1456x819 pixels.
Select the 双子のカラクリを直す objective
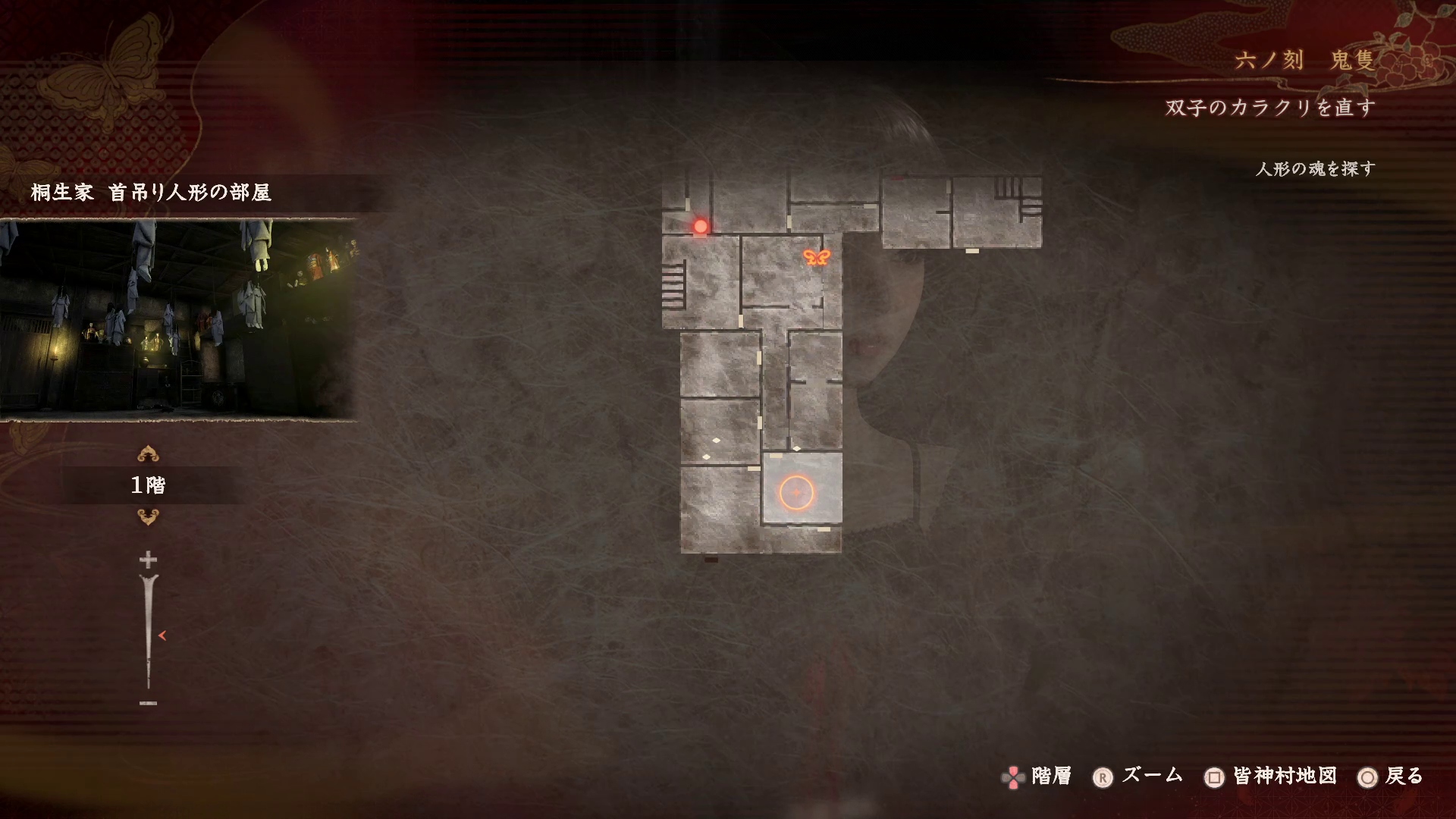1270,108
